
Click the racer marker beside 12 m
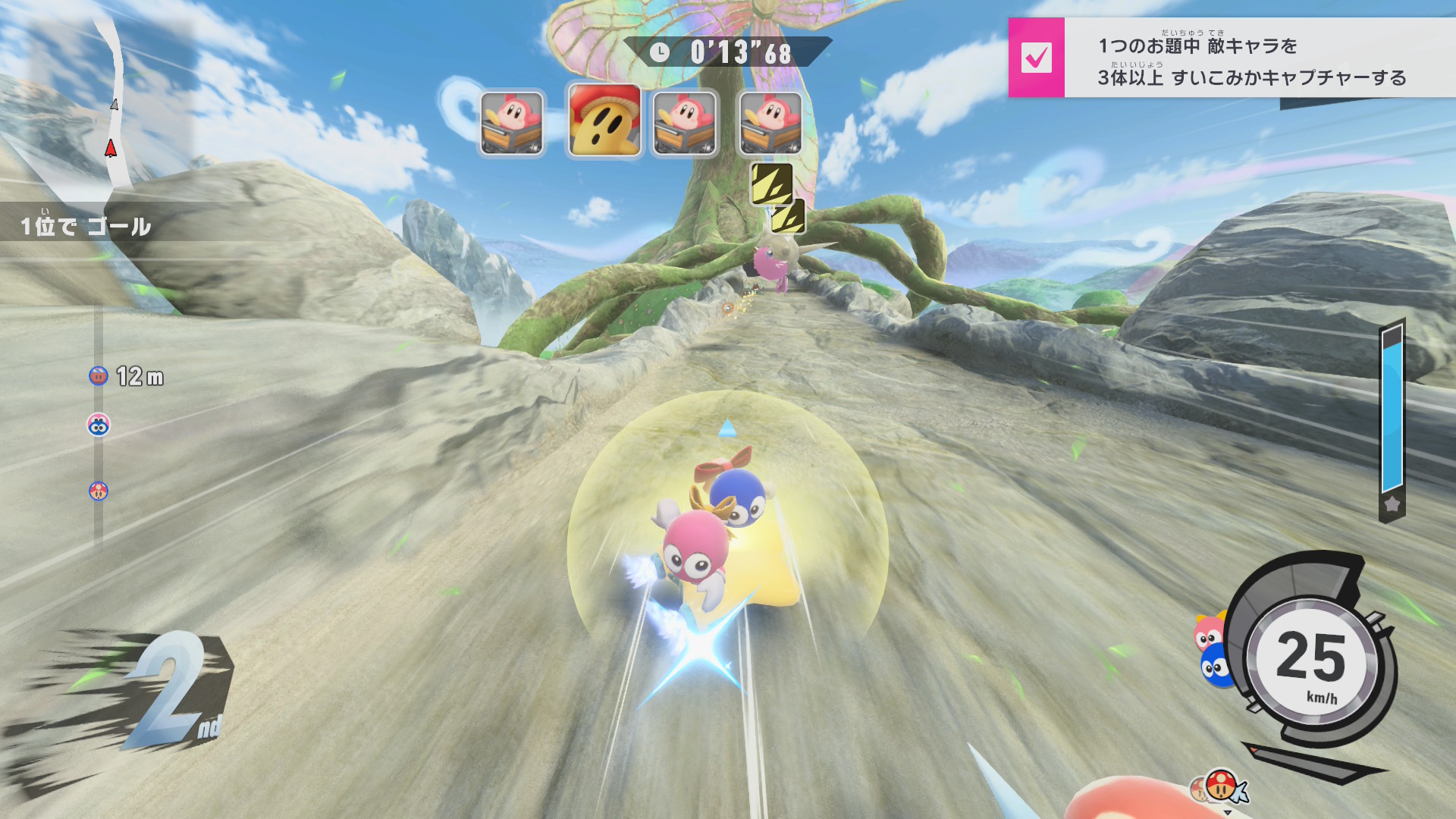[x=99, y=375]
